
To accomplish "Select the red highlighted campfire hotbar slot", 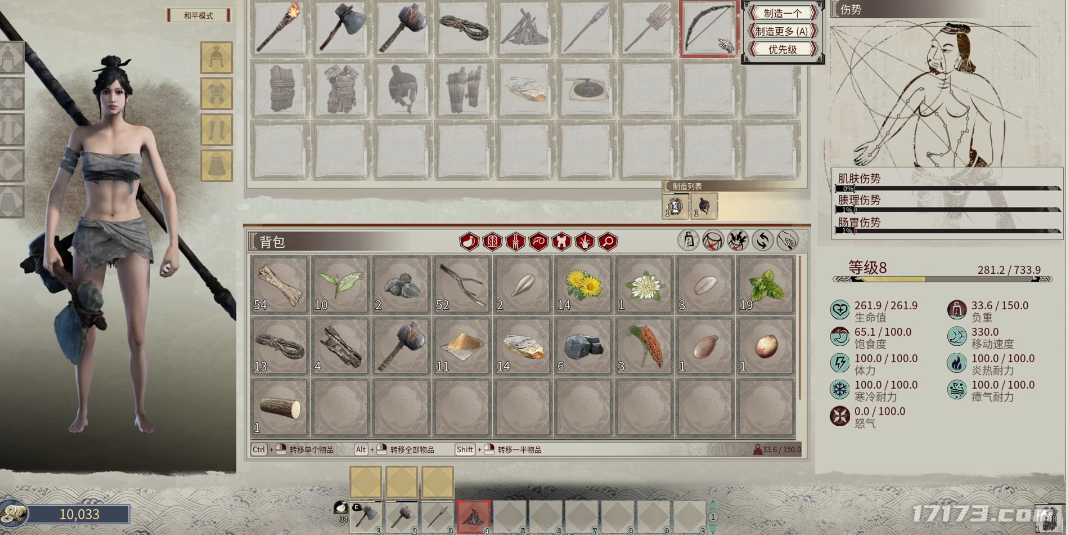I will point(473,516).
